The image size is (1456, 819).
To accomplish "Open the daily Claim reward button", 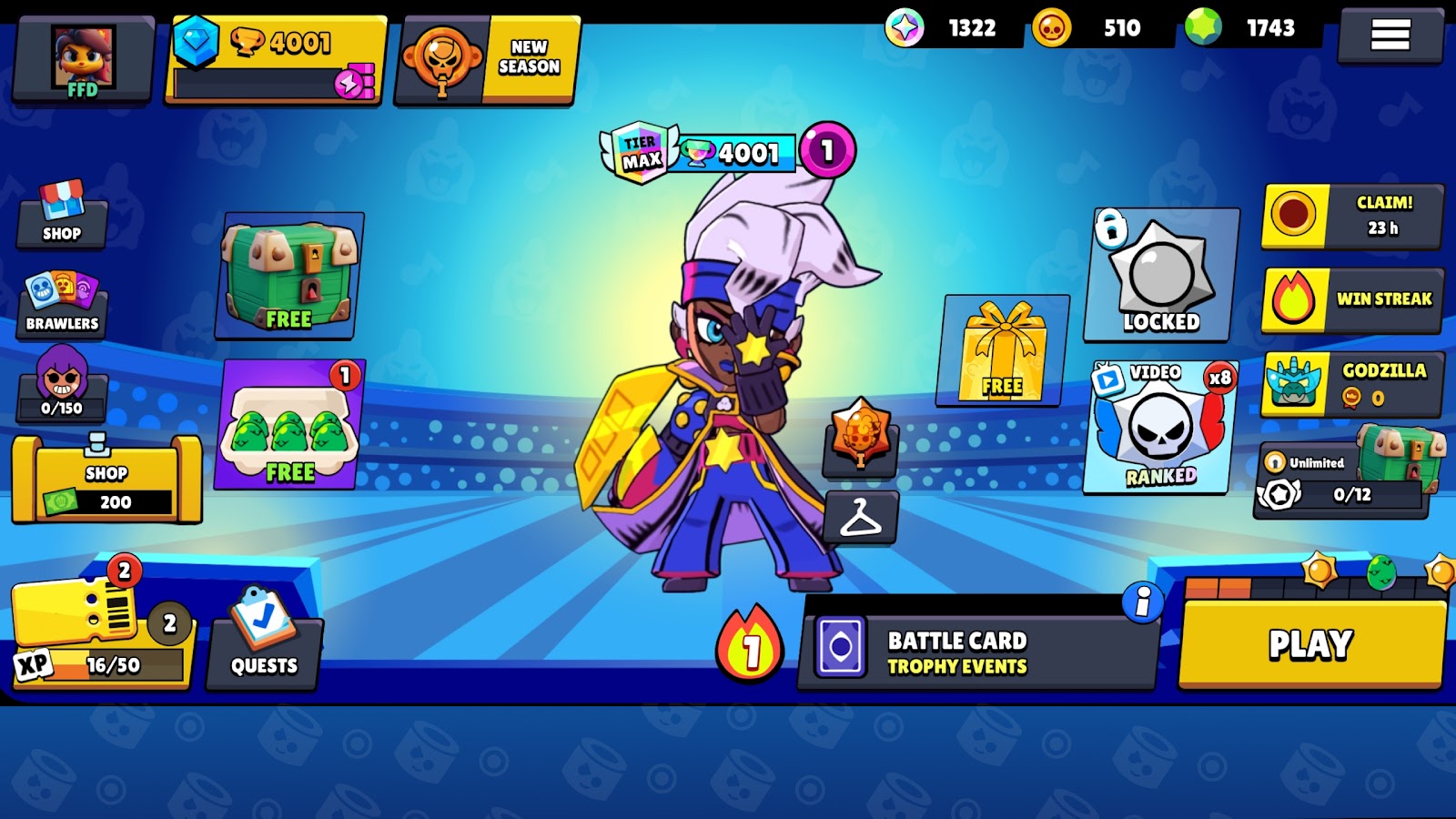I will click(x=1351, y=216).
